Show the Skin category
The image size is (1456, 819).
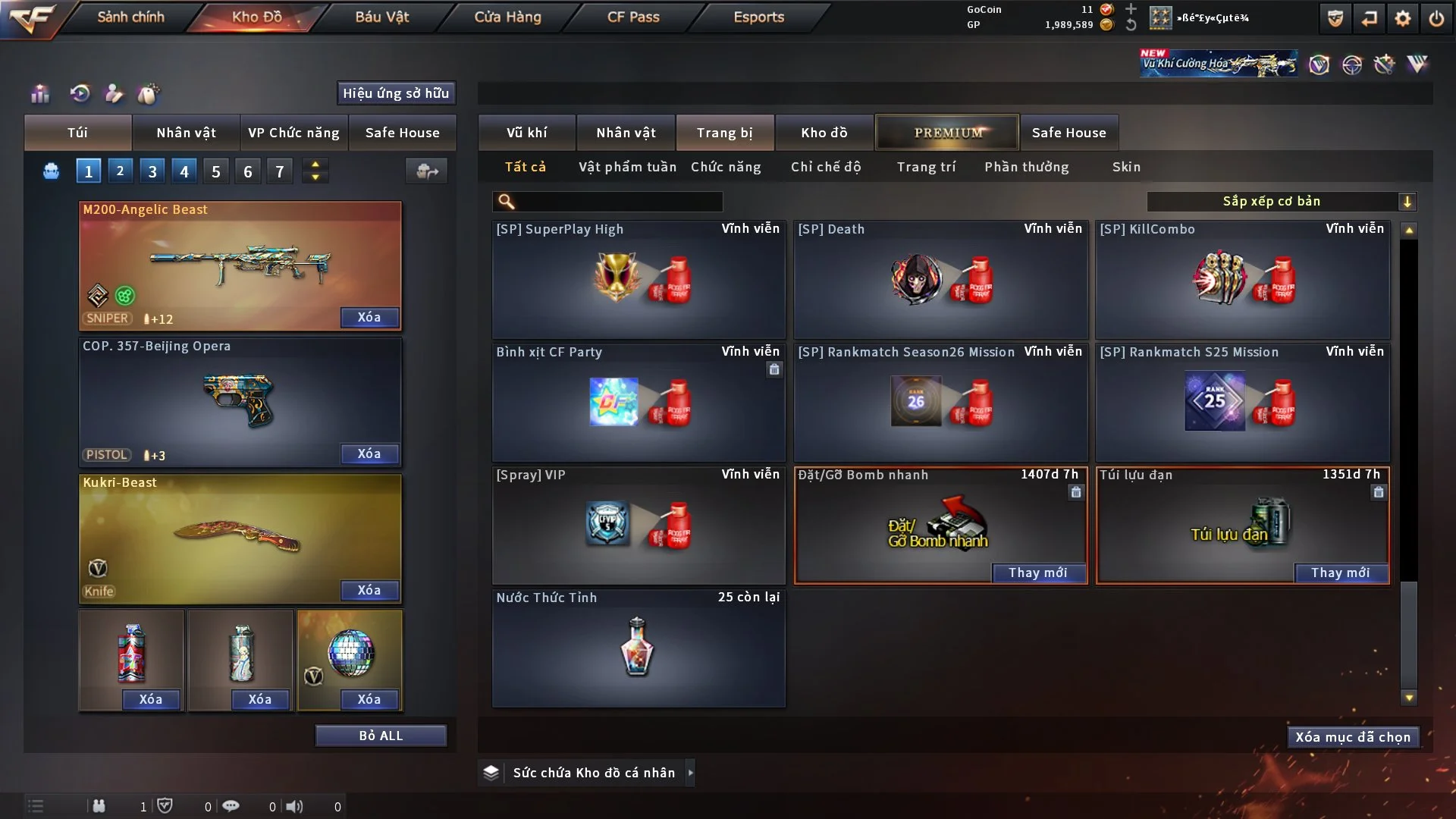(1126, 167)
